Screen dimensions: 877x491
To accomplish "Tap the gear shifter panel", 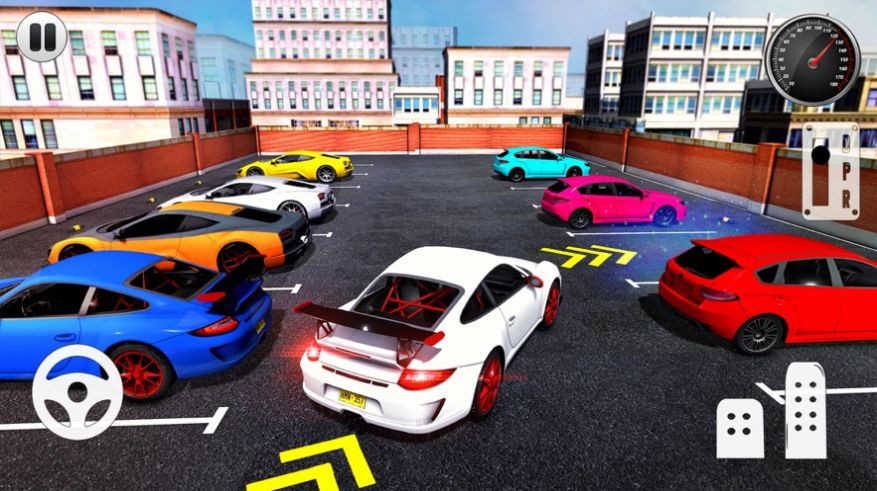I will [x=830, y=171].
